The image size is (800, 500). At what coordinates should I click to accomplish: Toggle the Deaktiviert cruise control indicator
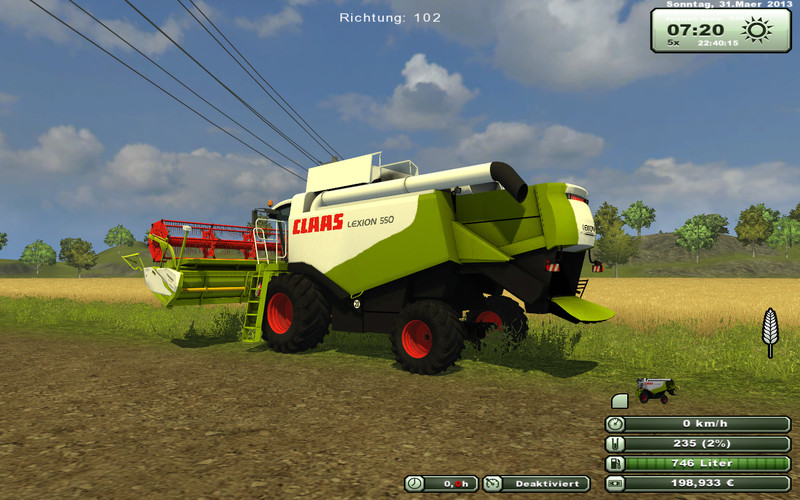pyautogui.click(x=537, y=483)
